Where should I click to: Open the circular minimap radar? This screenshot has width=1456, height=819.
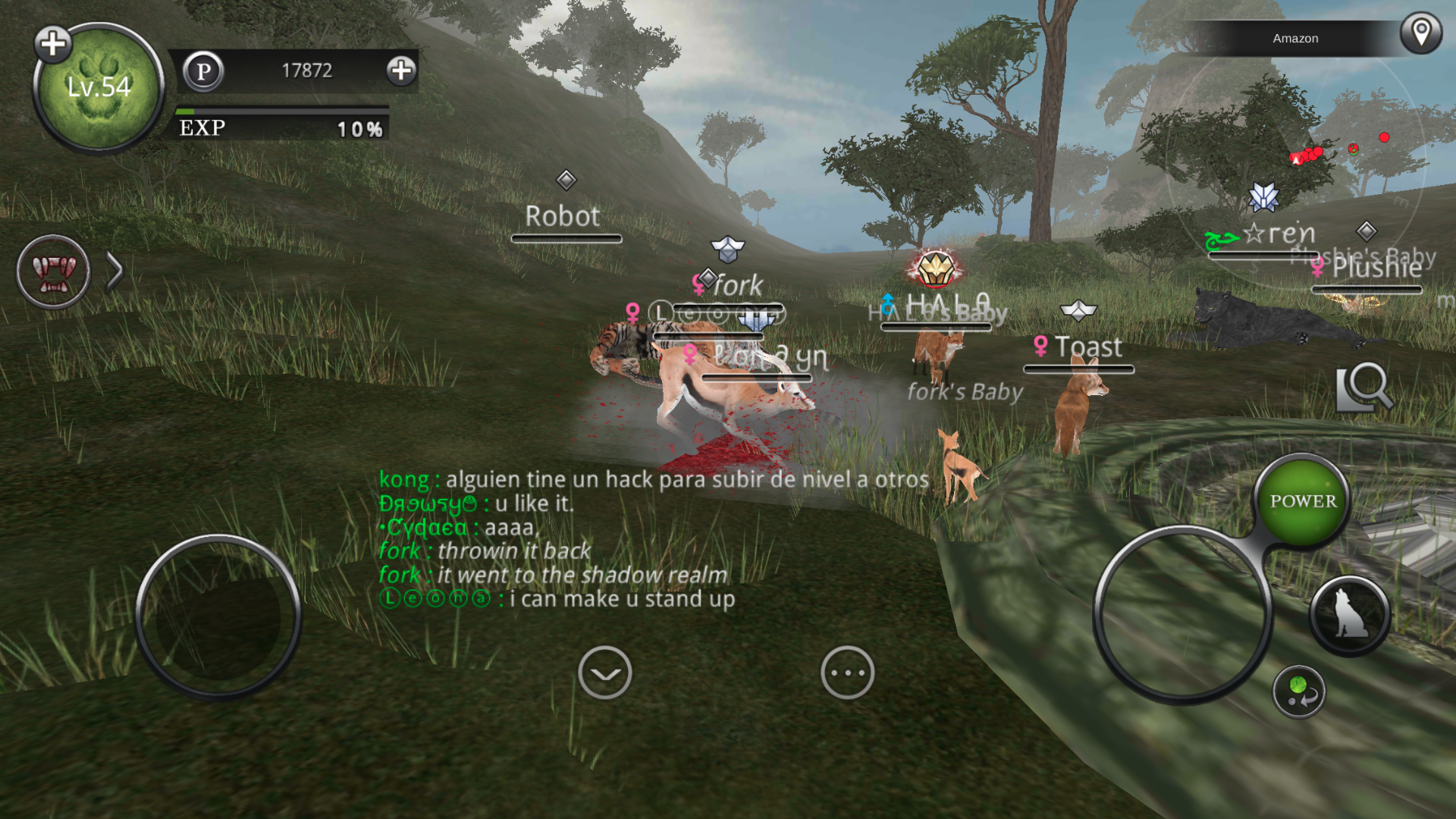click(1297, 167)
